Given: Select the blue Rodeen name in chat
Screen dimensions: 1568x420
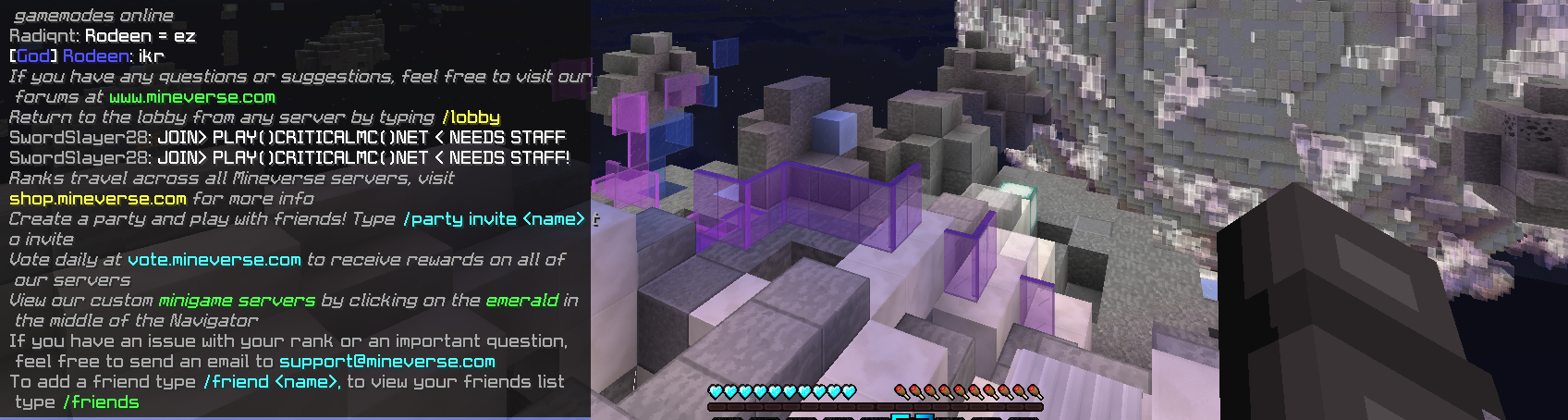Looking at the screenshot, I should (x=97, y=56).
